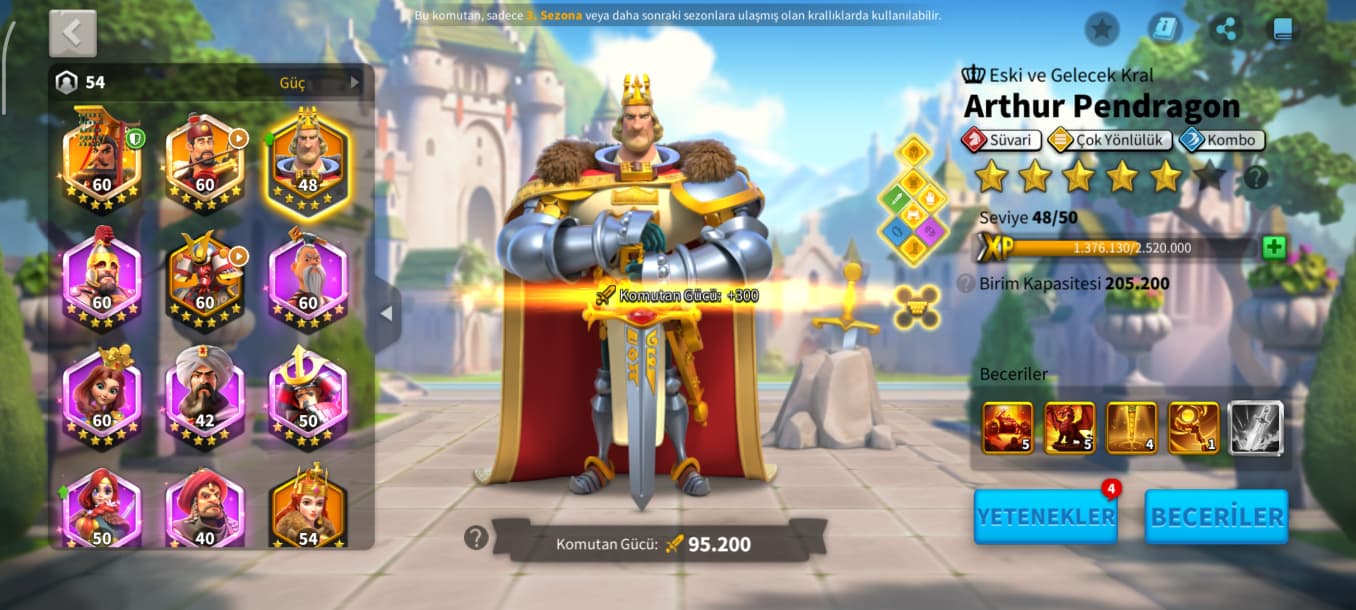Inspect the locked grey fifth skill
Viewport: 1356px width, 610px height.
[1255, 428]
